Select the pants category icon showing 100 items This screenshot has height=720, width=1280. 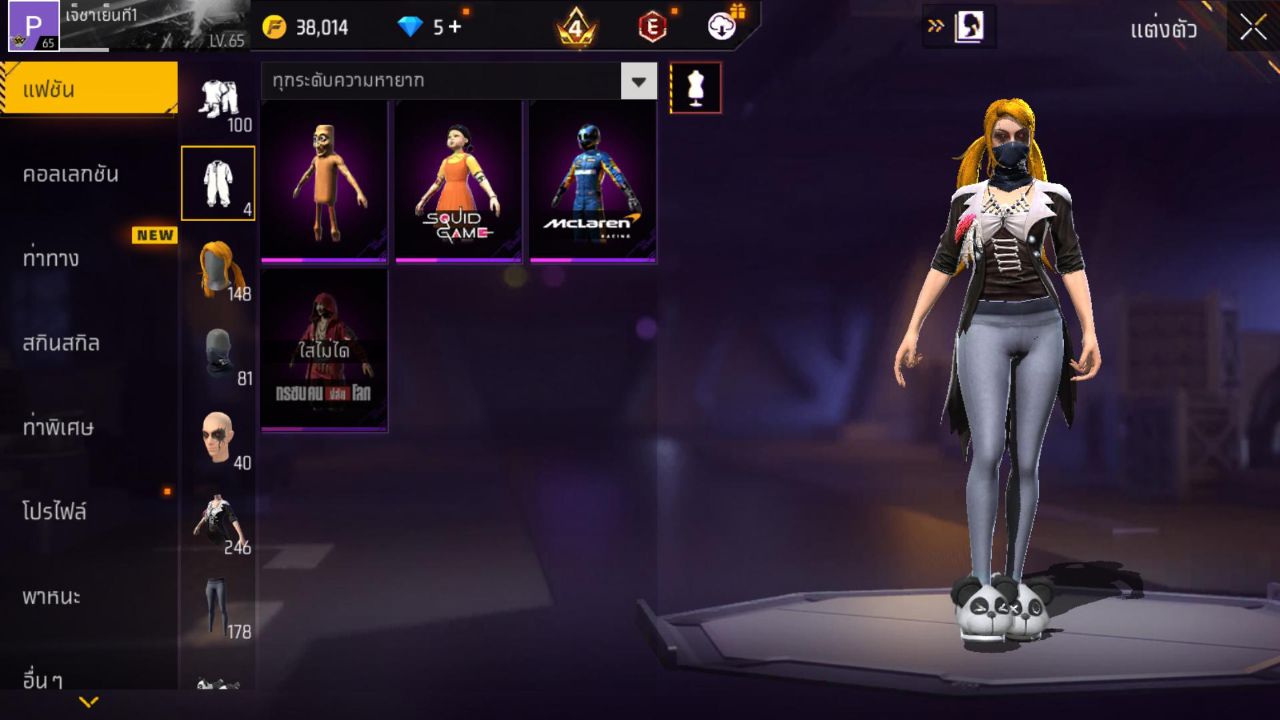(218, 100)
